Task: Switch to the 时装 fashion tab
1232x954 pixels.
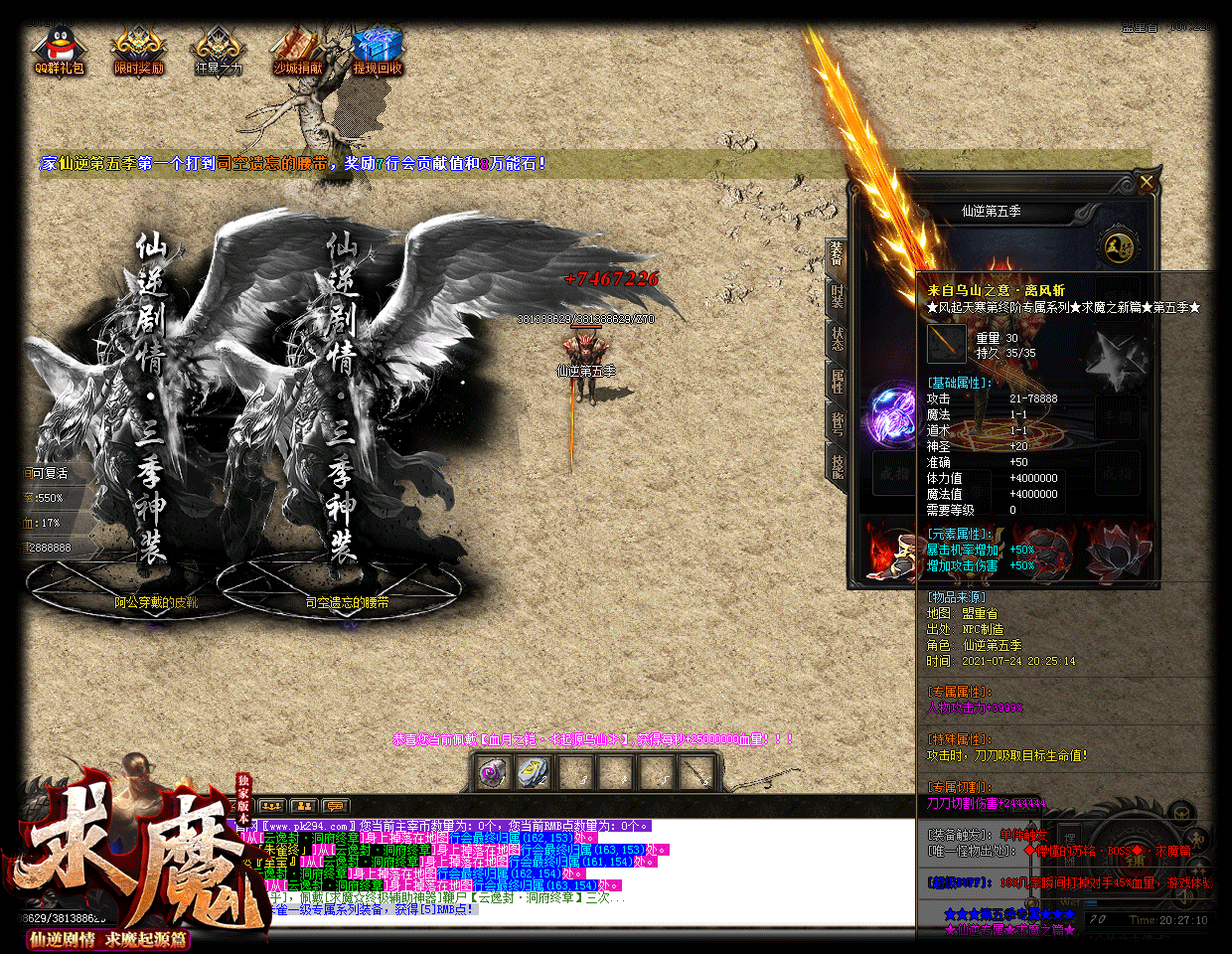Action: (837, 295)
